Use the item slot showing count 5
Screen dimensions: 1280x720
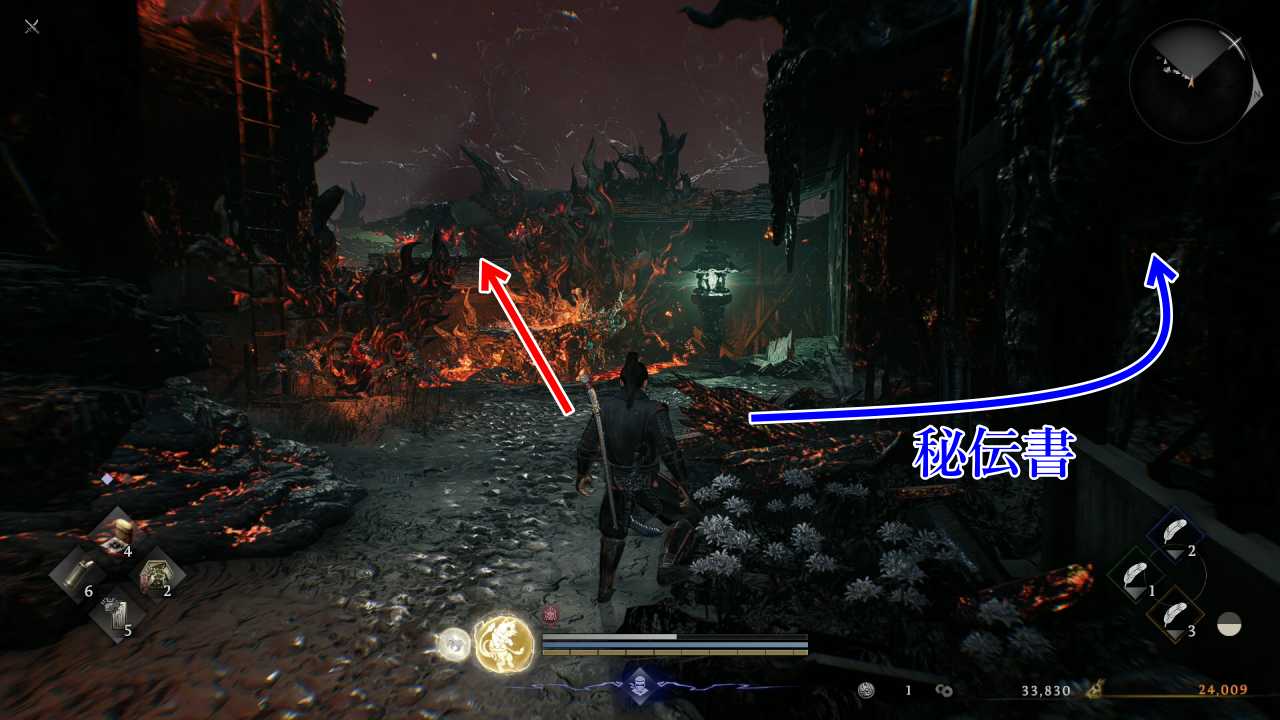click(x=118, y=616)
